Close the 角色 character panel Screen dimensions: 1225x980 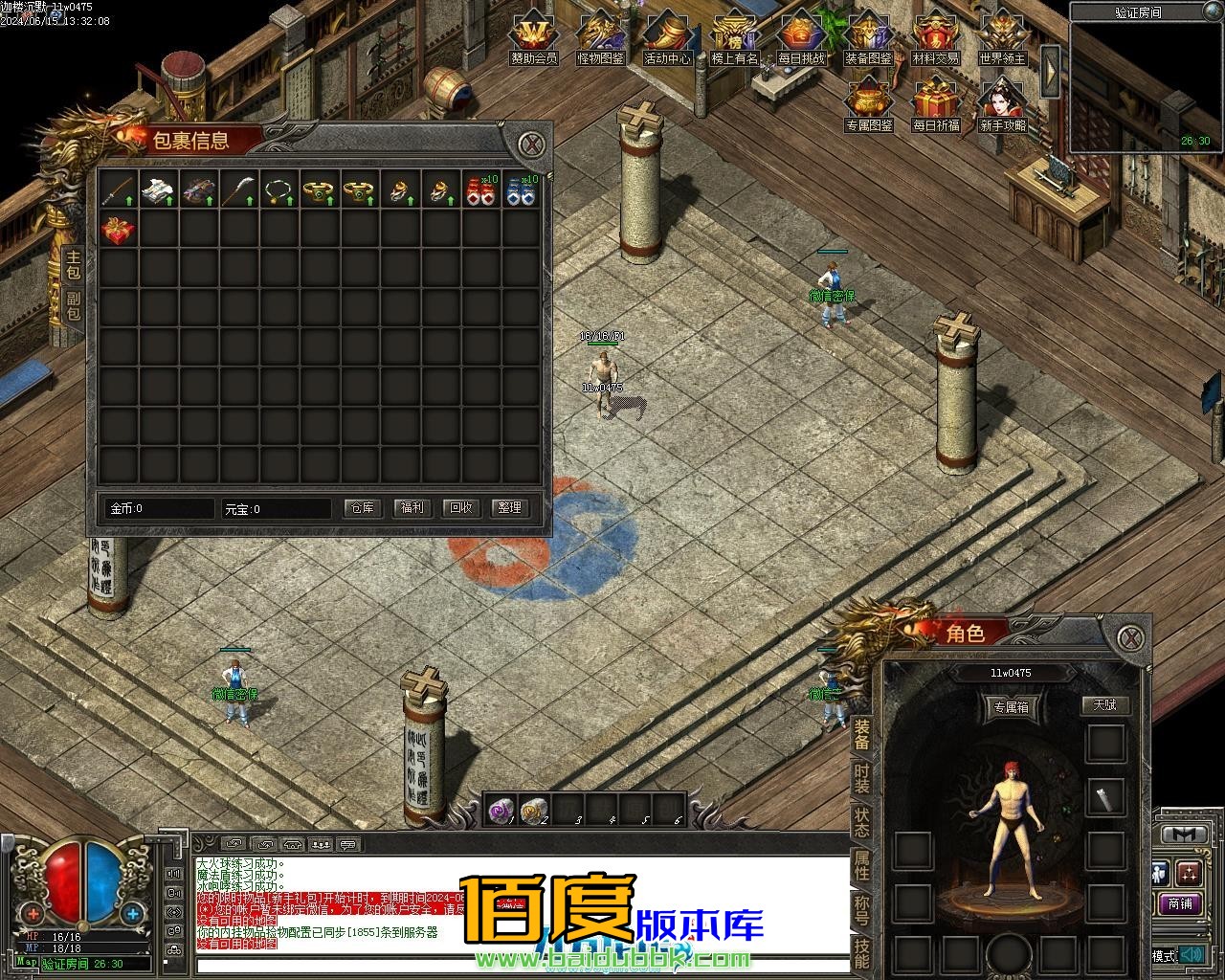click(x=1132, y=637)
